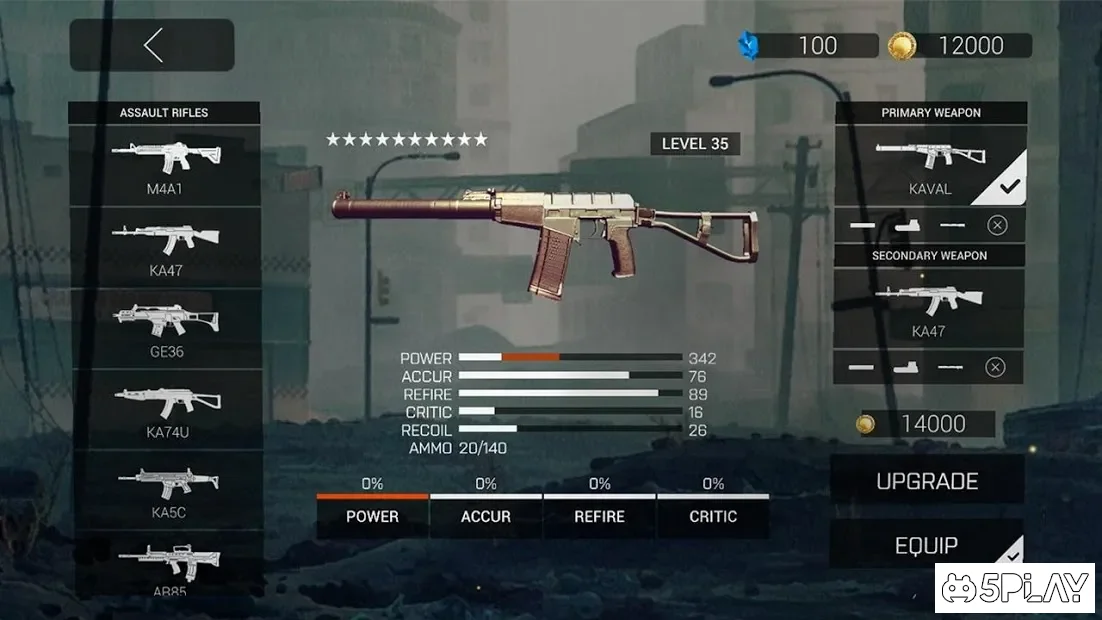Viewport: 1102px width, 620px height.
Task: Select the AB85 rifle entry
Action: 165,567
